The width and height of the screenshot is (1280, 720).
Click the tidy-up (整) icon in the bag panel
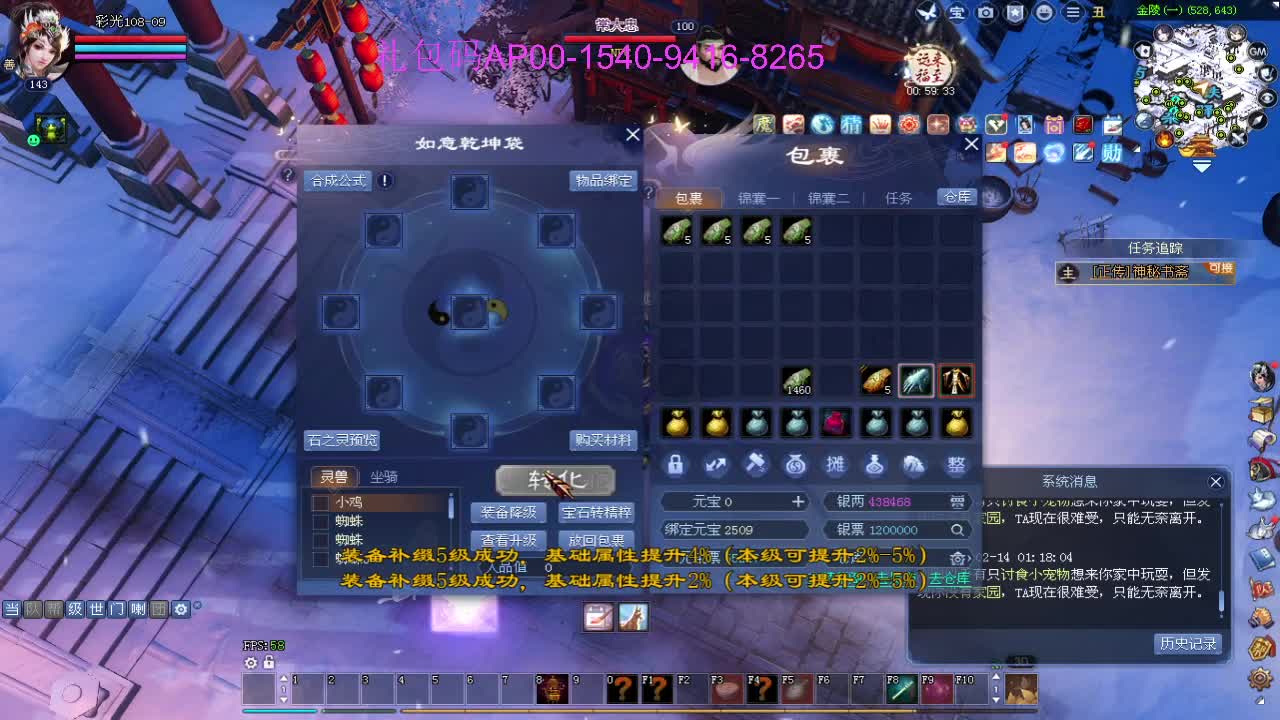[x=956, y=464]
